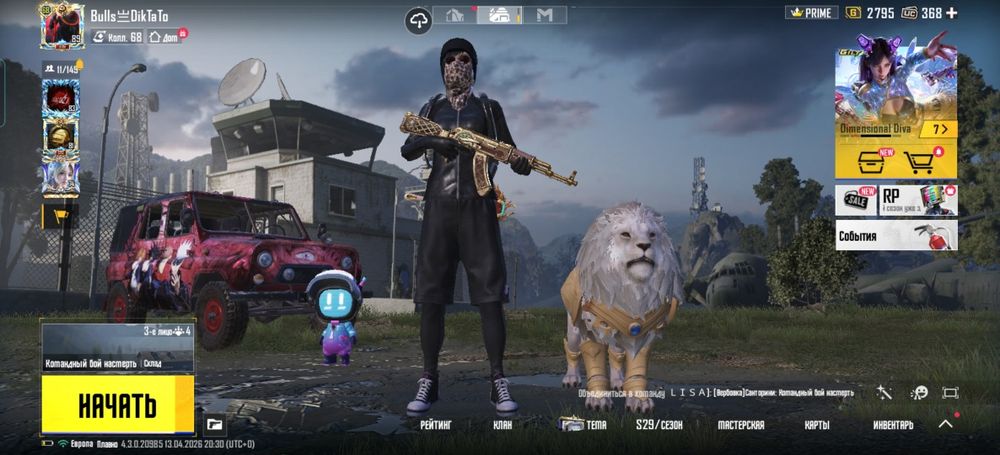Click the cloud download icon
Image resolution: width=1000 pixels, height=455 pixels.
point(419,17)
